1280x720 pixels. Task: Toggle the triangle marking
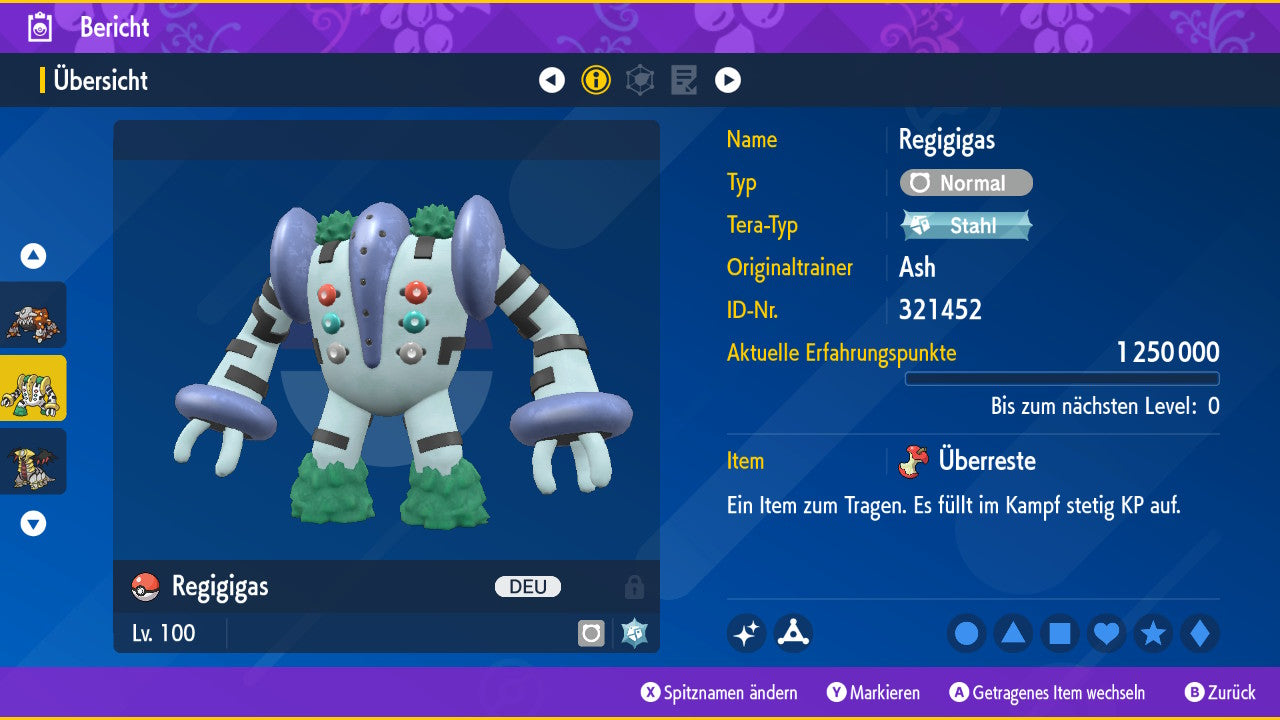click(1013, 633)
